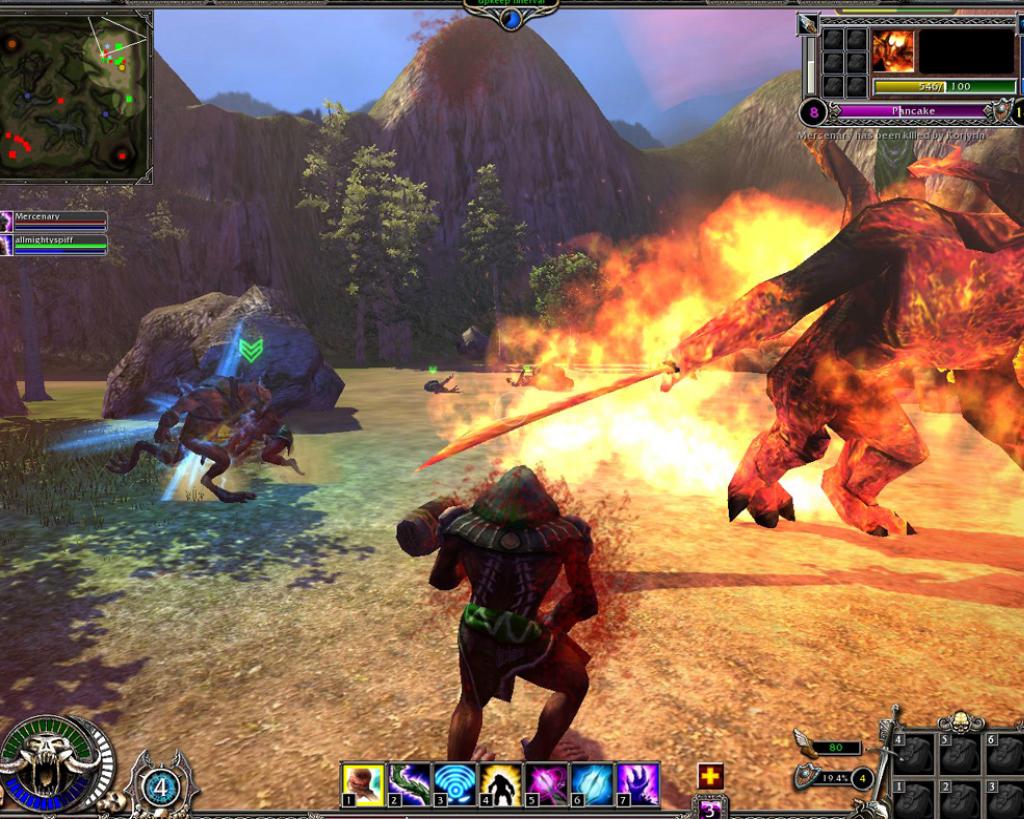
Task: Click the dagger icon above the target frame
Action: 808,24
